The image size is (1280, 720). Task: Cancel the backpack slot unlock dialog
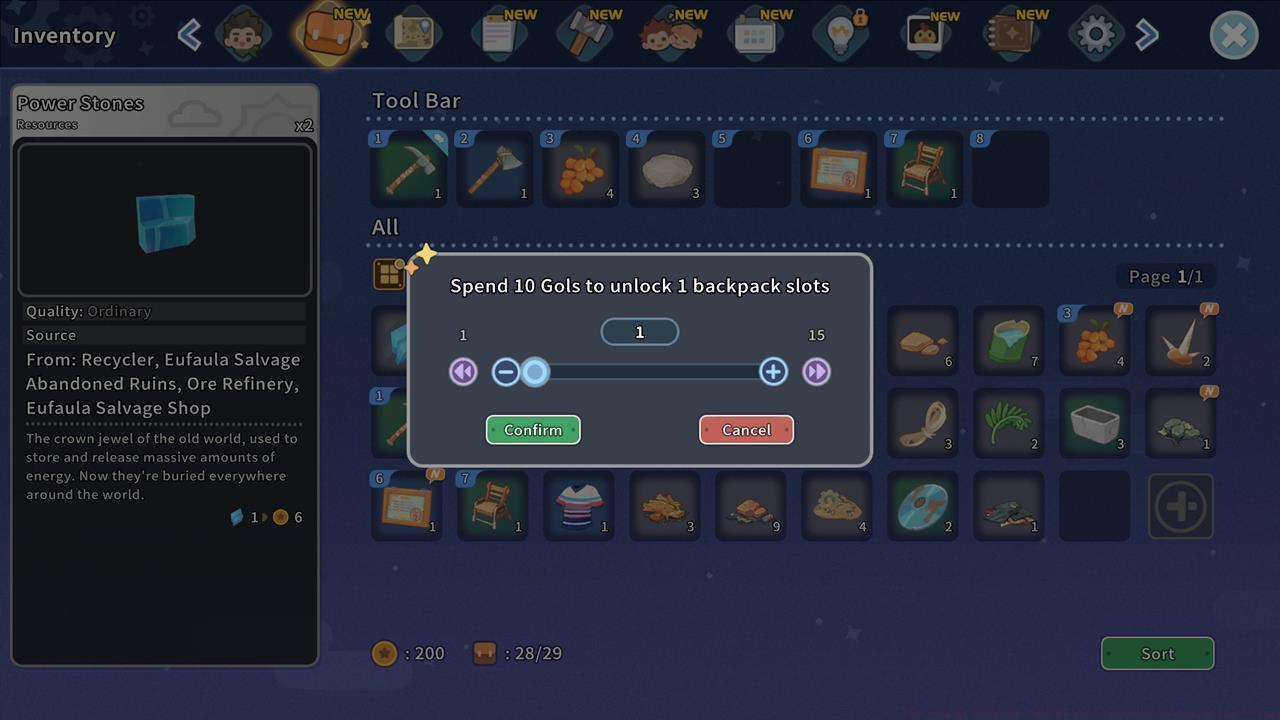tap(746, 429)
